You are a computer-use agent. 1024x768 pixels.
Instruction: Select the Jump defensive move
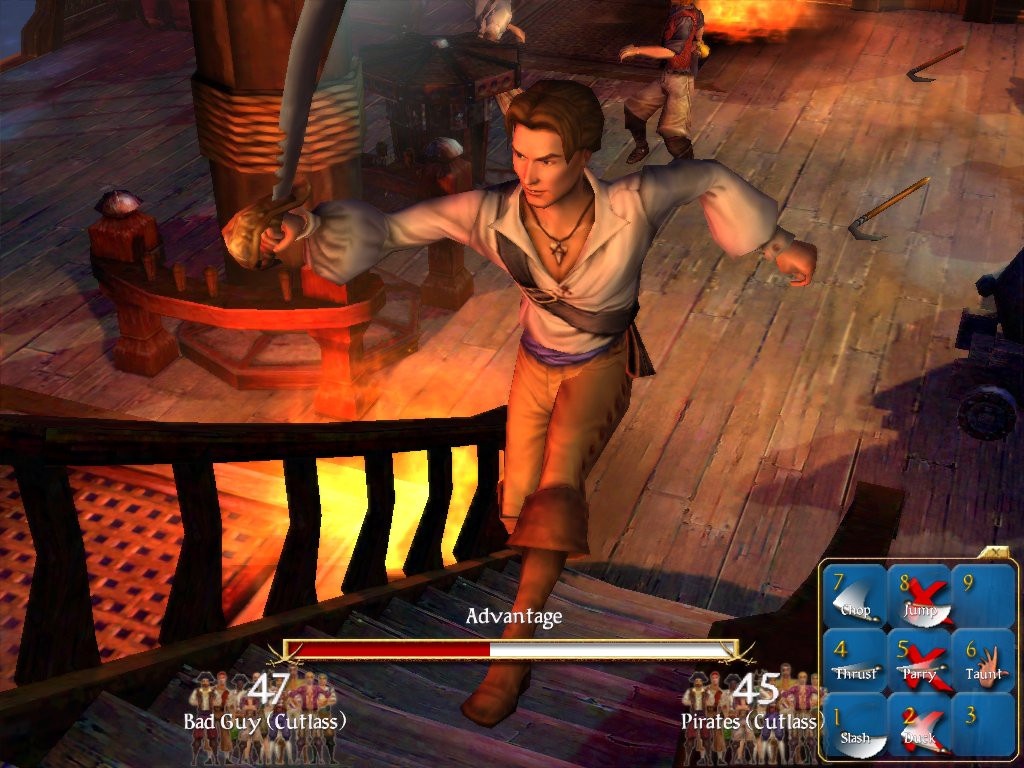pyautogui.click(x=919, y=597)
